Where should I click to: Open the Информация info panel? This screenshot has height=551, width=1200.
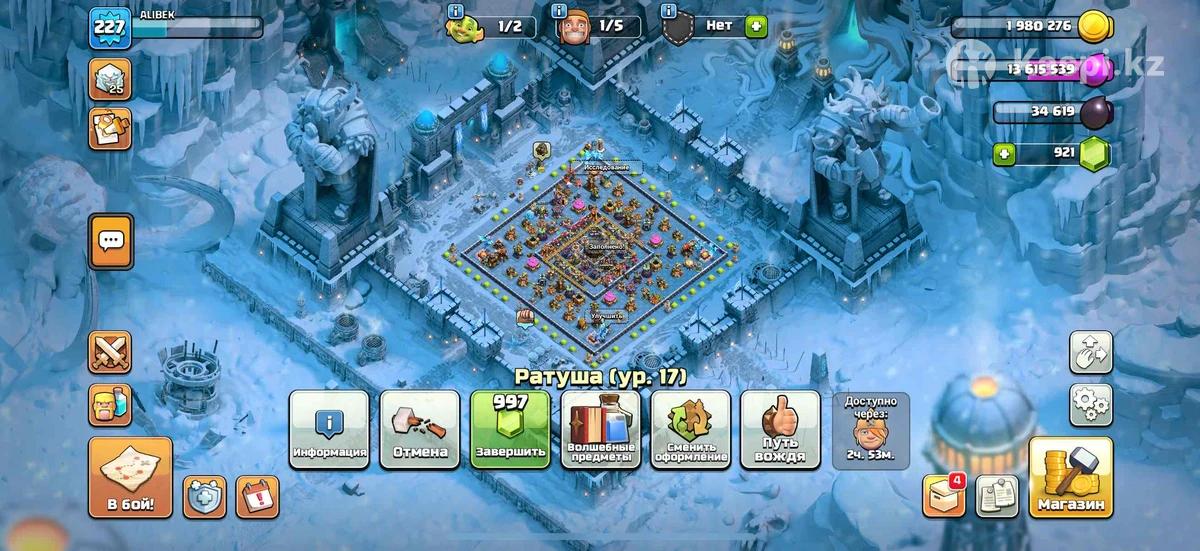pyautogui.click(x=329, y=431)
